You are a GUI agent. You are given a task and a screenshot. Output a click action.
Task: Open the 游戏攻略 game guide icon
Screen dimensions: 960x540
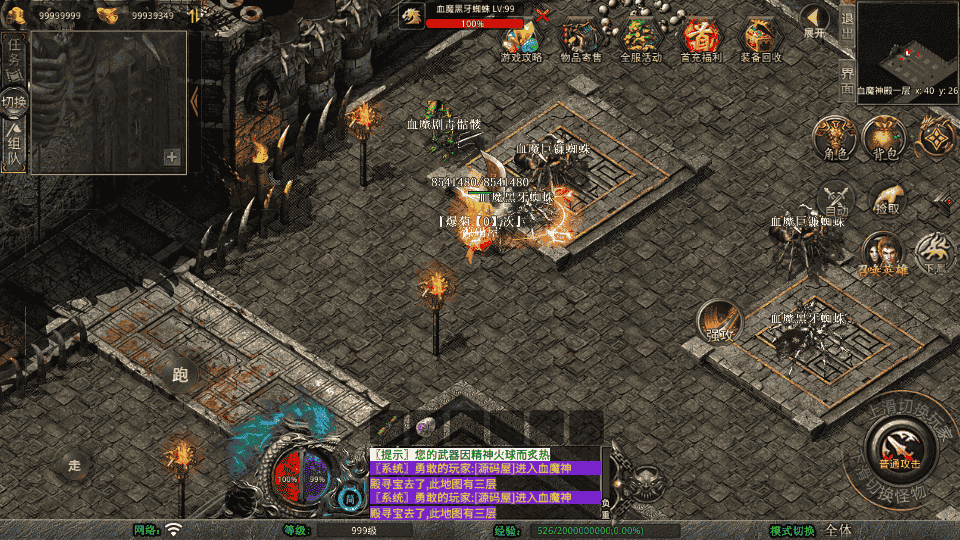point(521,38)
